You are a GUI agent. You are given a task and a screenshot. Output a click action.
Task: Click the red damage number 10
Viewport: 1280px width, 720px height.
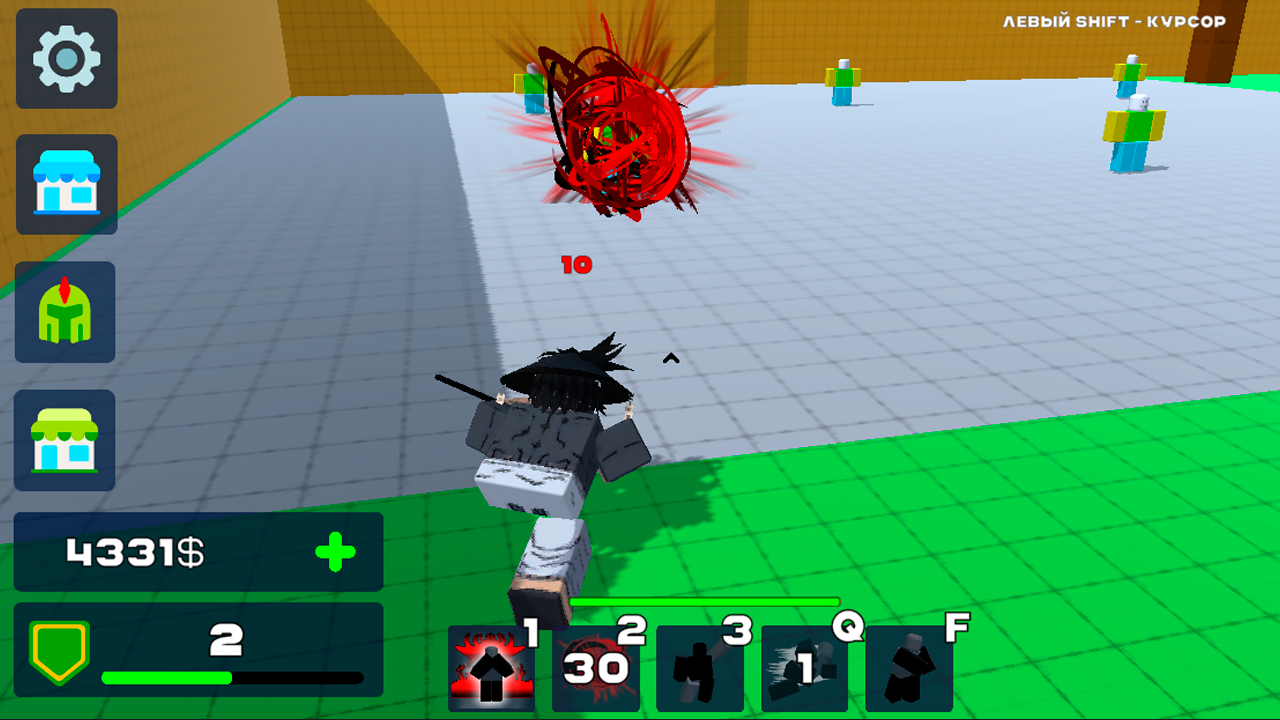577,265
